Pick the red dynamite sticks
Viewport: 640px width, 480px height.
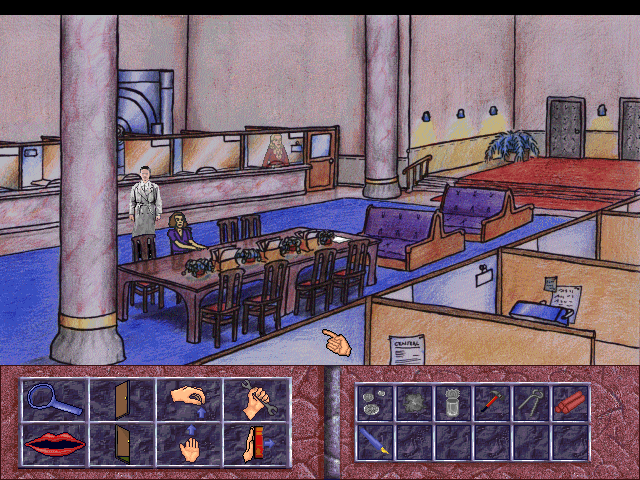[568, 402]
